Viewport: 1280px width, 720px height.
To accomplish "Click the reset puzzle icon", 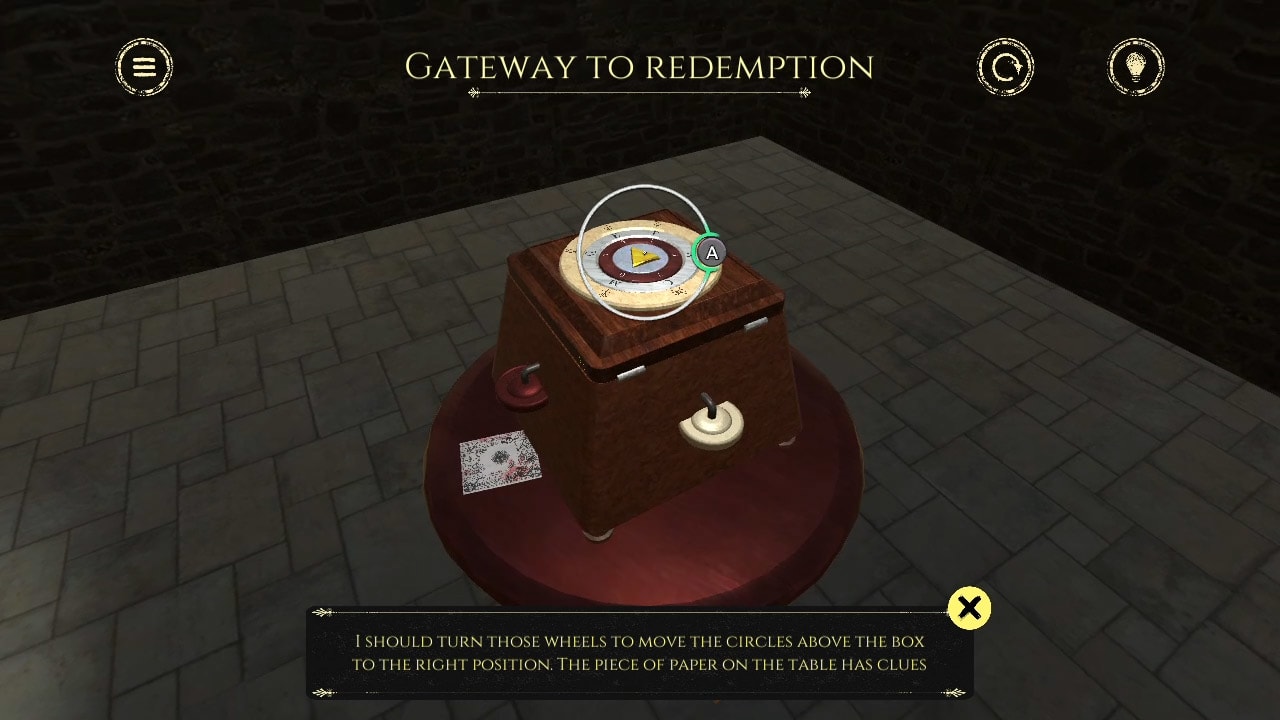I will [x=1005, y=66].
